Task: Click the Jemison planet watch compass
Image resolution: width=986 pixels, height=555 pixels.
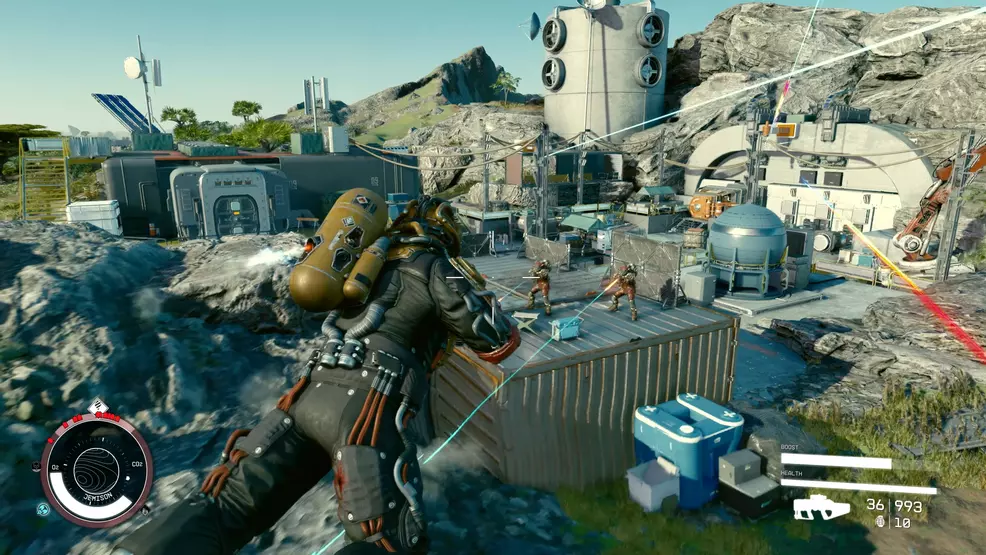Action: coord(97,470)
